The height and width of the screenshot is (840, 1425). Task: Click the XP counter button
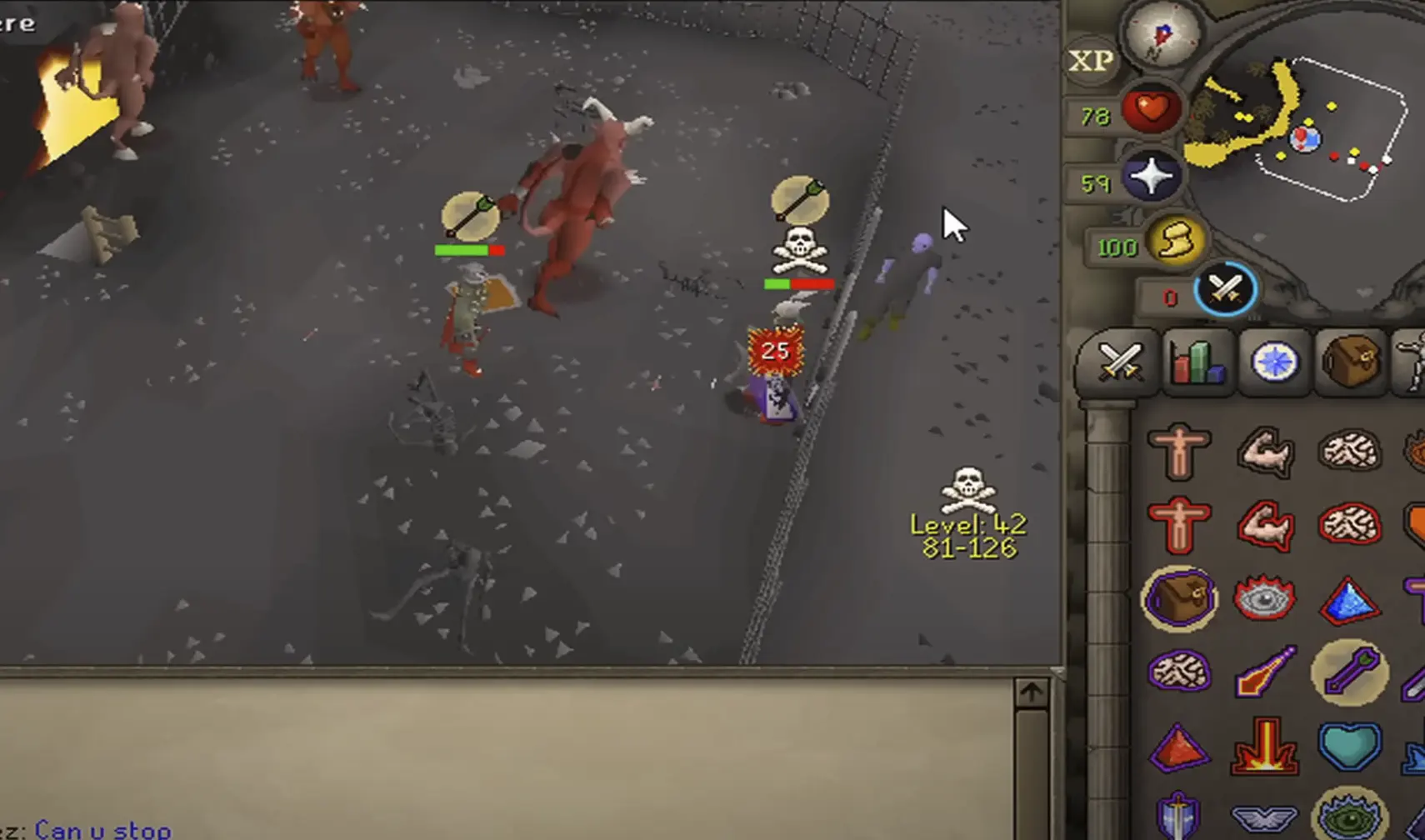click(1089, 61)
